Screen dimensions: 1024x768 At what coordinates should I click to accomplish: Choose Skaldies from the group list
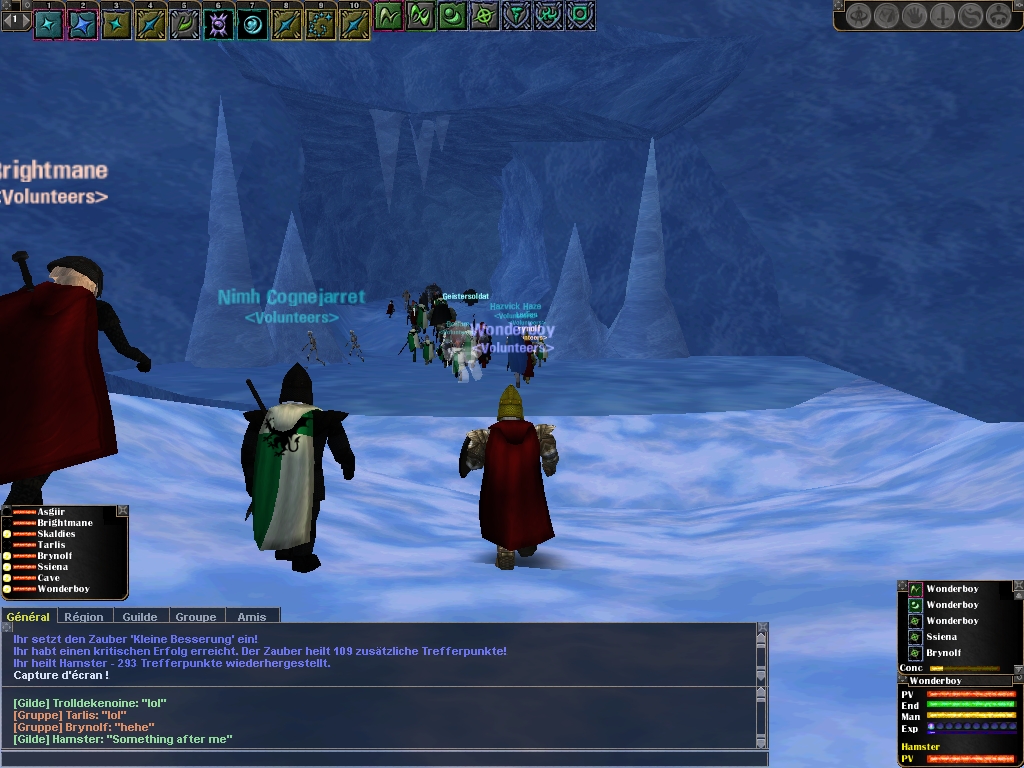pos(56,534)
